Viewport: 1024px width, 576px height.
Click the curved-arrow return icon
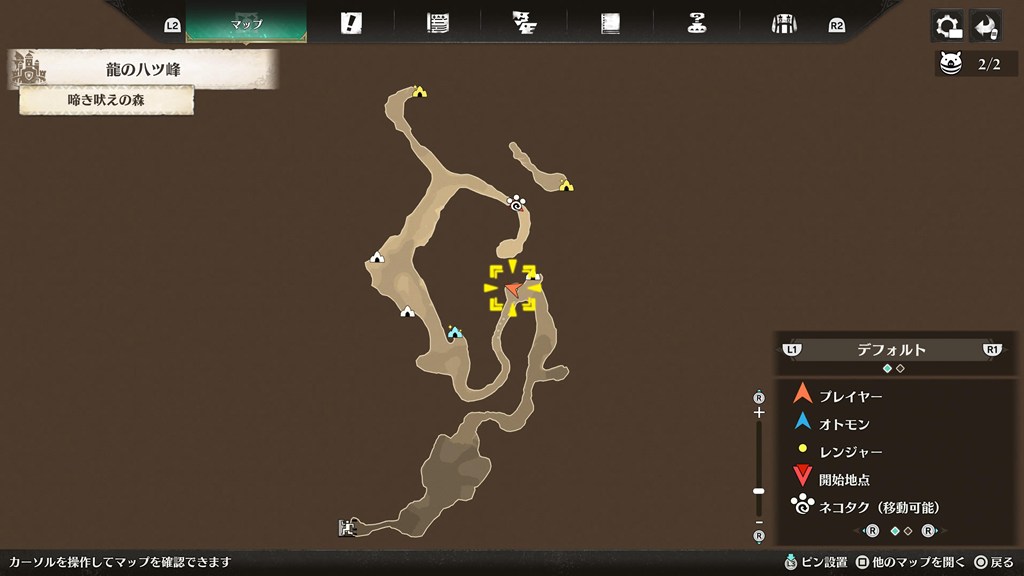point(985,26)
